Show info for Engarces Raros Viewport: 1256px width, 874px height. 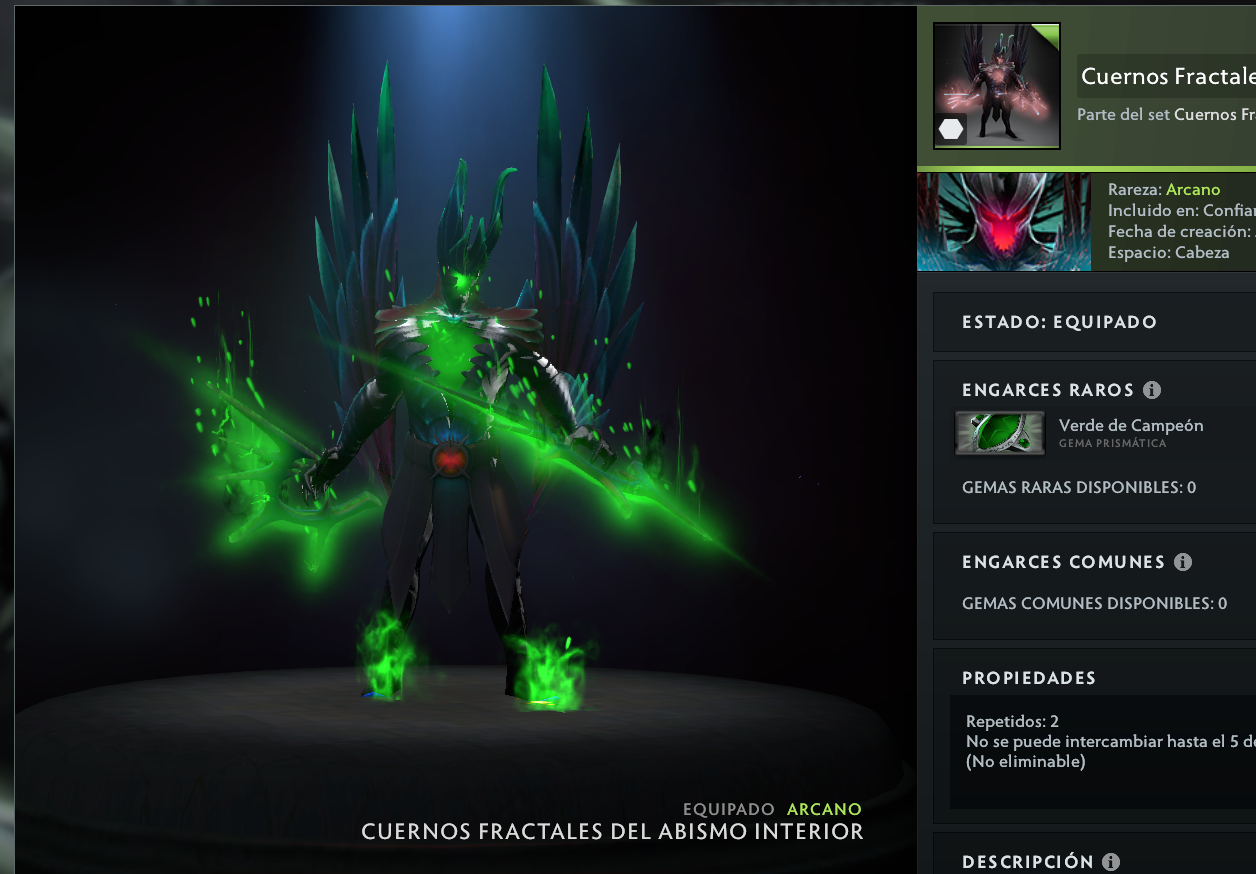(1151, 390)
